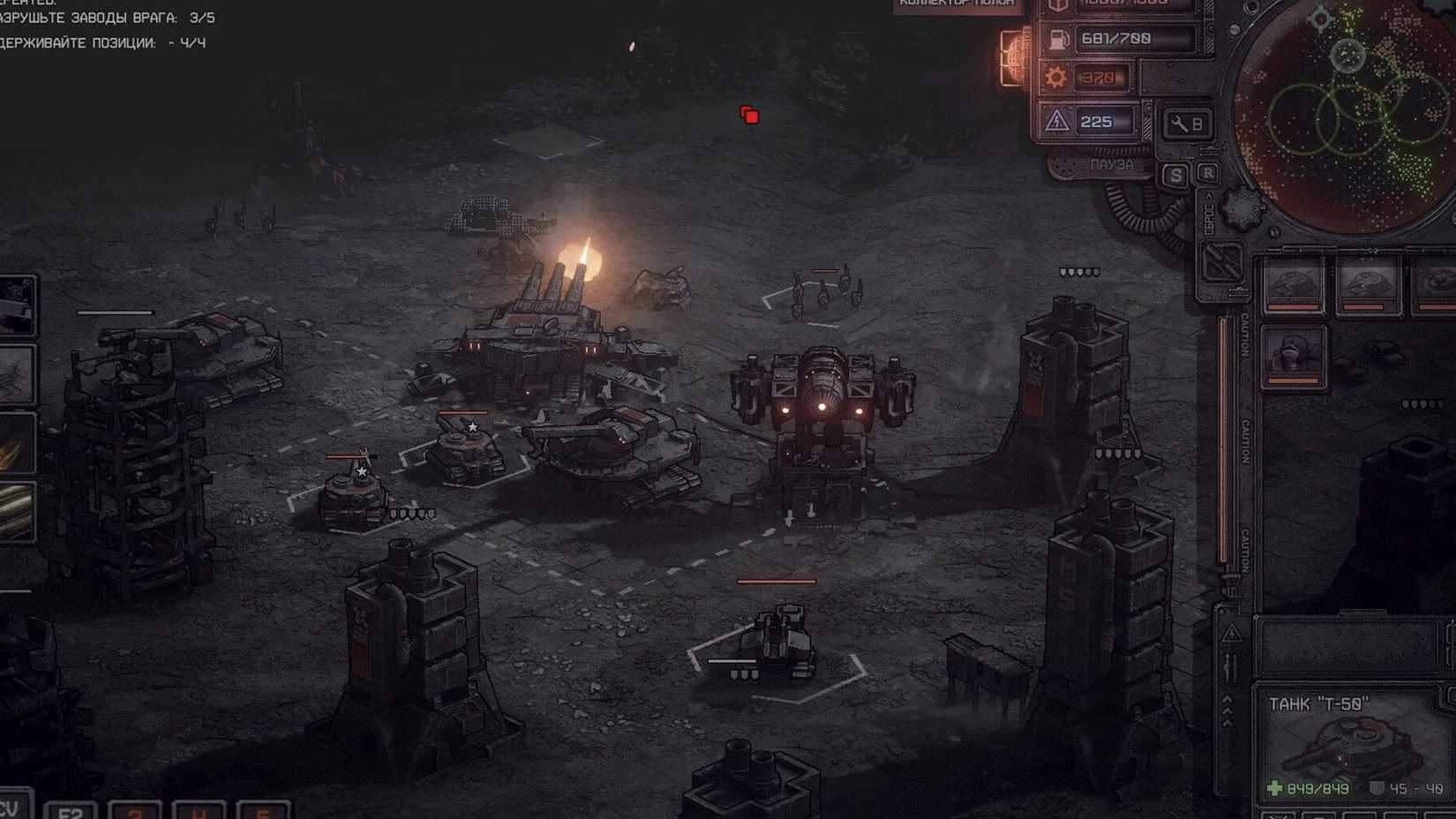Screen dimensions: 1456x819
Task: Select the CV command tab at bottom left
Action: (x=12, y=808)
